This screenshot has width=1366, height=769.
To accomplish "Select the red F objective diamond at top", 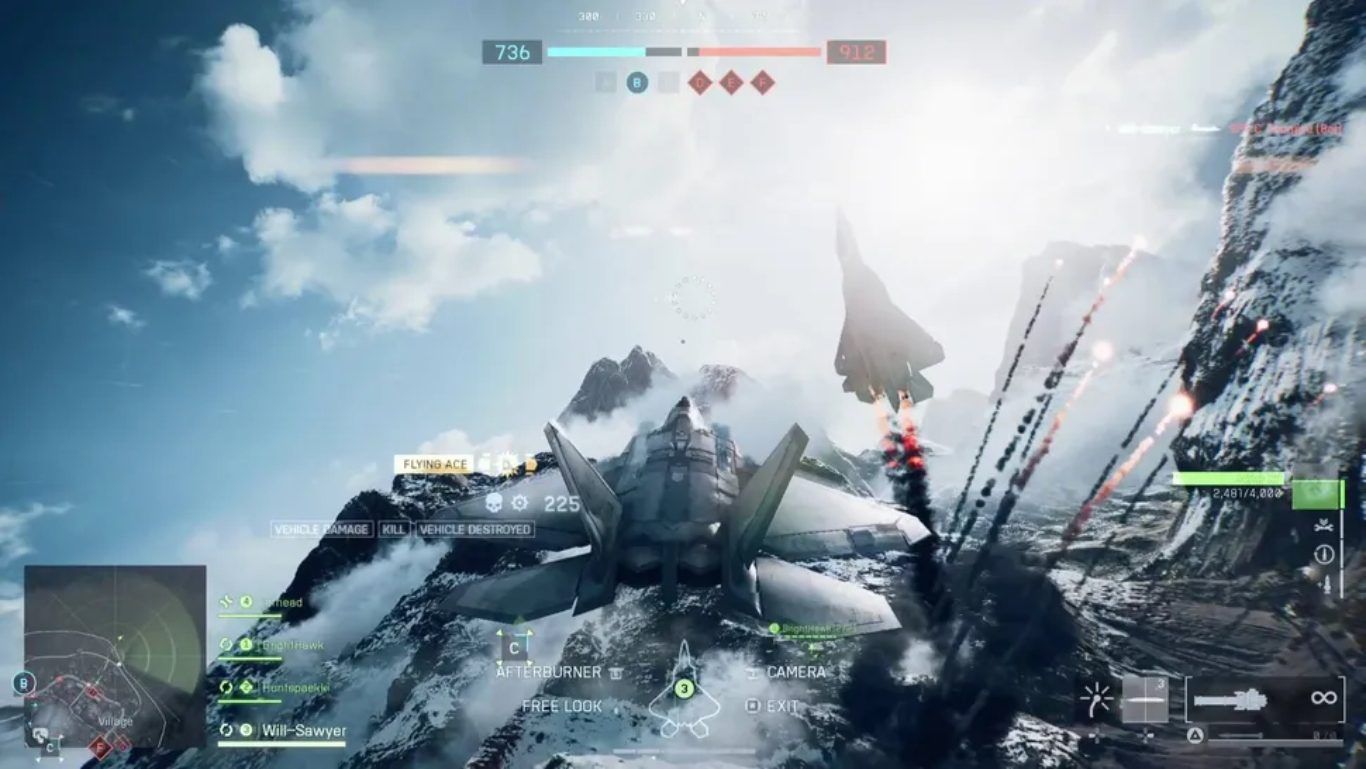I will [763, 83].
